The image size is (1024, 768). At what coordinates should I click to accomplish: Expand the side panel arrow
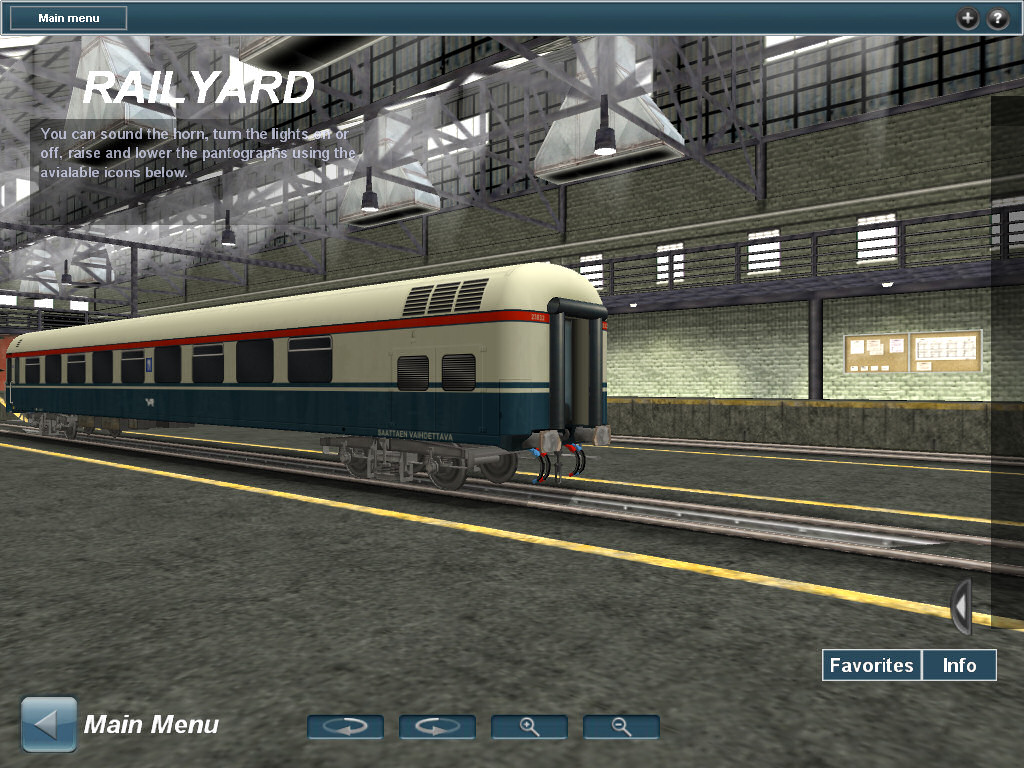point(960,607)
